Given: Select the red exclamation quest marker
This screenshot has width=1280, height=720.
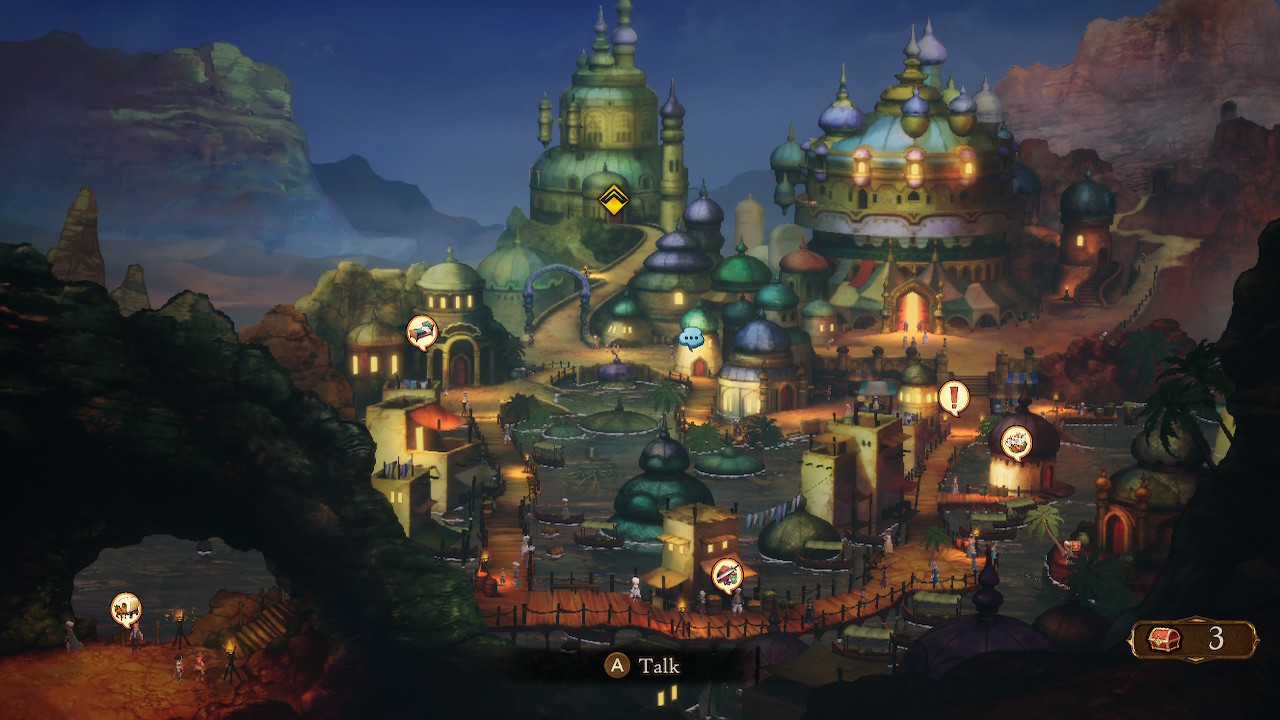Looking at the screenshot, I should 953,397.
